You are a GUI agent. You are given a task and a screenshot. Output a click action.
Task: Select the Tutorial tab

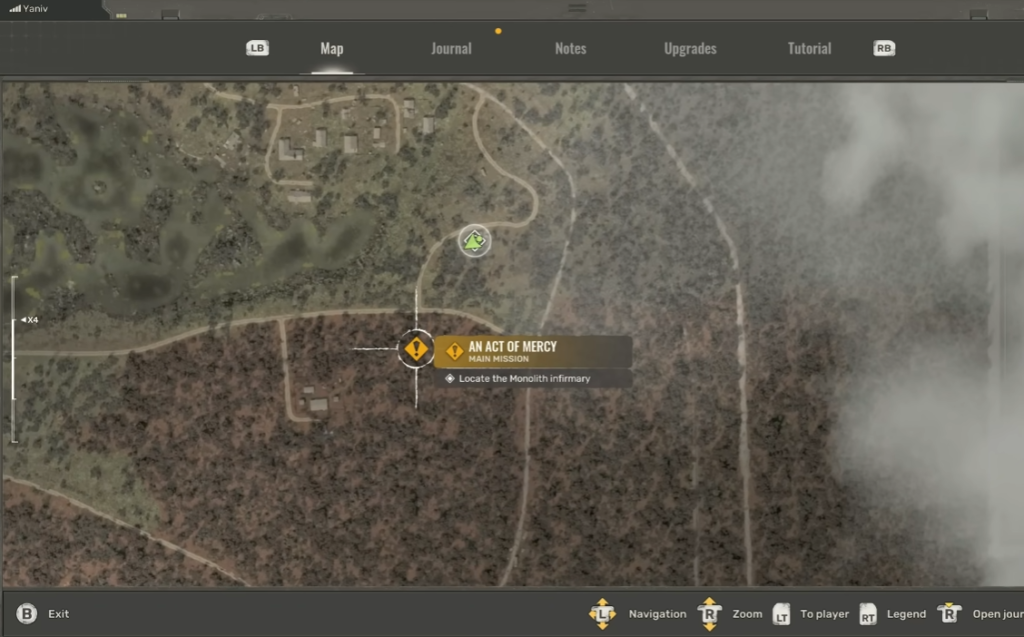809,49
